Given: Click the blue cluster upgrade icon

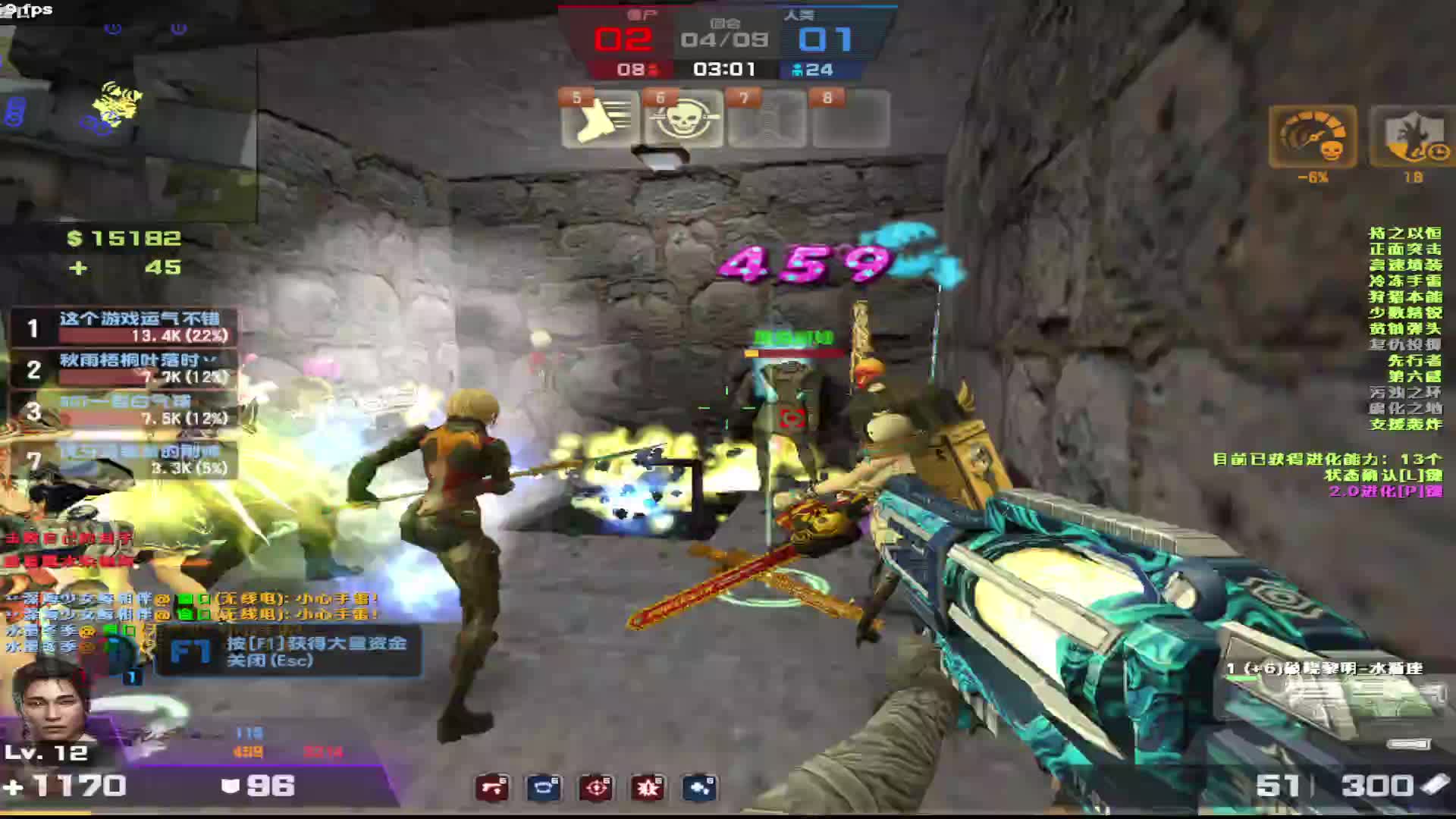Looking at the screenshot, I should point(699,788).
